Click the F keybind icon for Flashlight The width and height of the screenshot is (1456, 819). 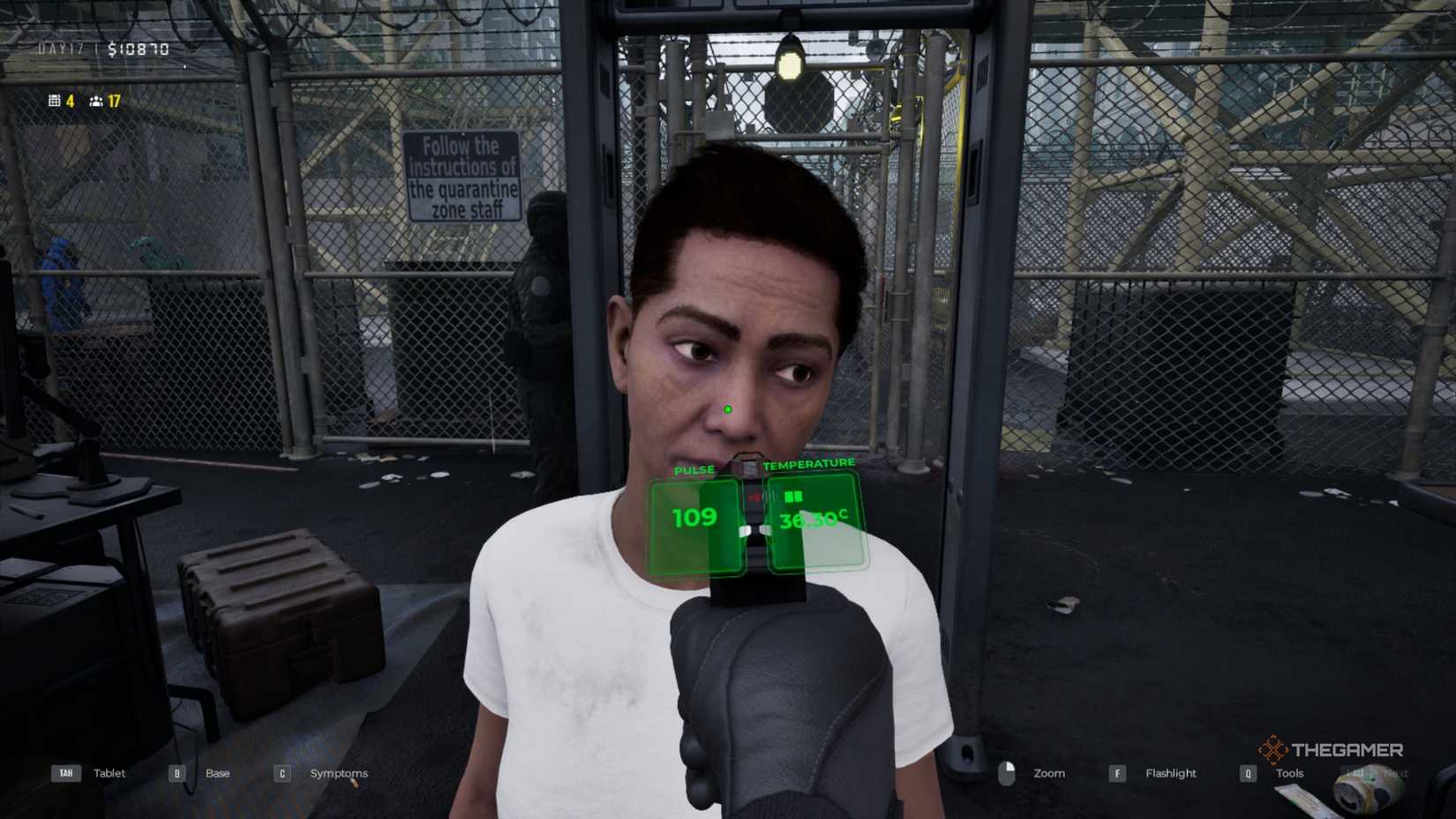[x=1117, y=773]
